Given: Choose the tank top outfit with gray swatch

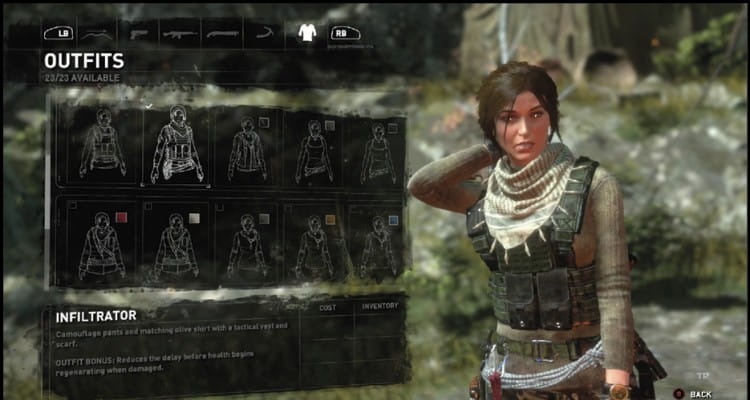Looking at the screenshot, I should point(312,147).
